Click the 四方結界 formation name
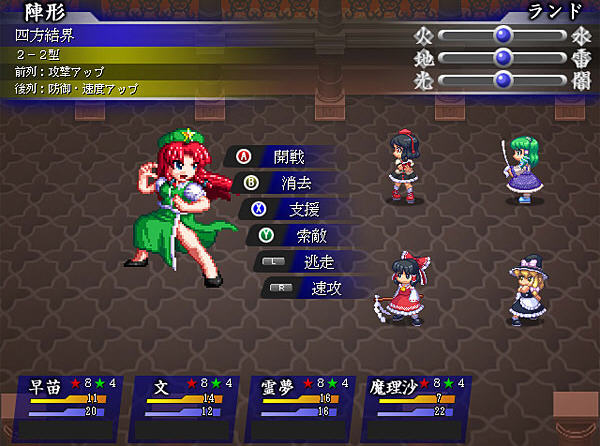600x446 pixels. (45, 34)
